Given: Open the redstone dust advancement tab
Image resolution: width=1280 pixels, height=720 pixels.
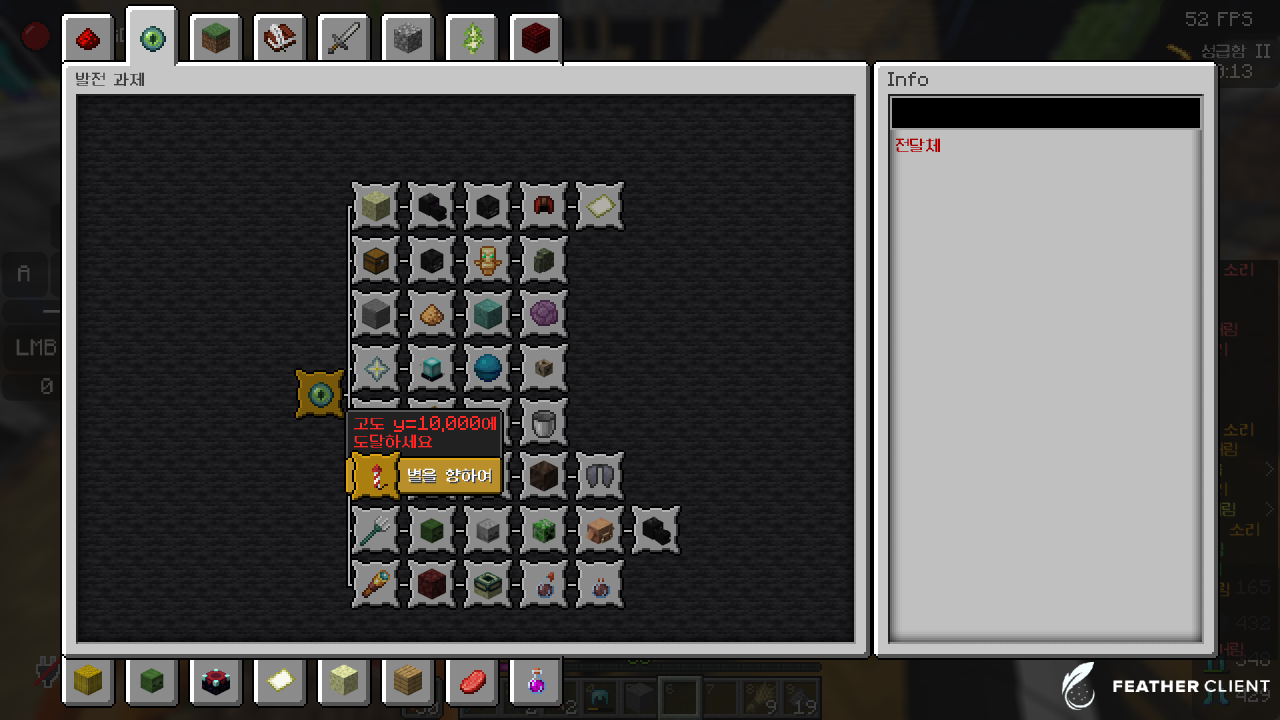Looking at the screenshot, I should 88,40.
